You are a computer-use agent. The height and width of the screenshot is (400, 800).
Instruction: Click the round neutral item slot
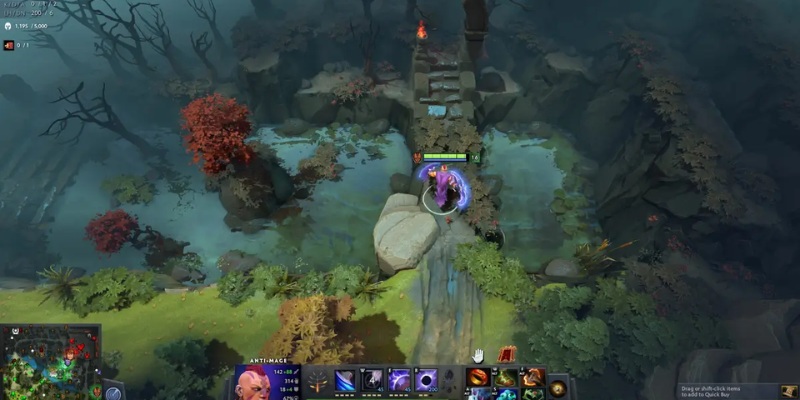coord(559,387)
